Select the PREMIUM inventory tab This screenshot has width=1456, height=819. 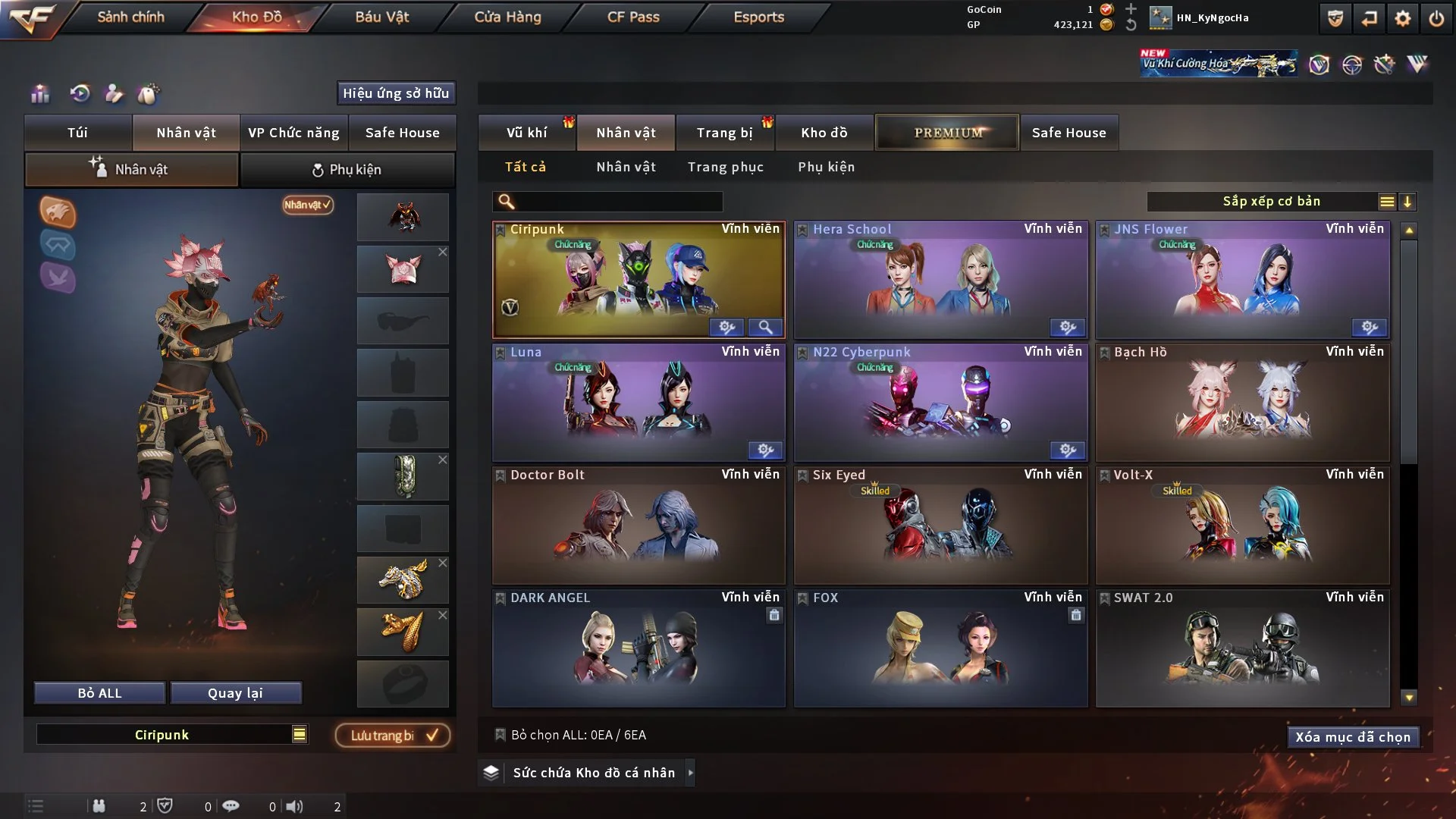click(x=947, y=133)
